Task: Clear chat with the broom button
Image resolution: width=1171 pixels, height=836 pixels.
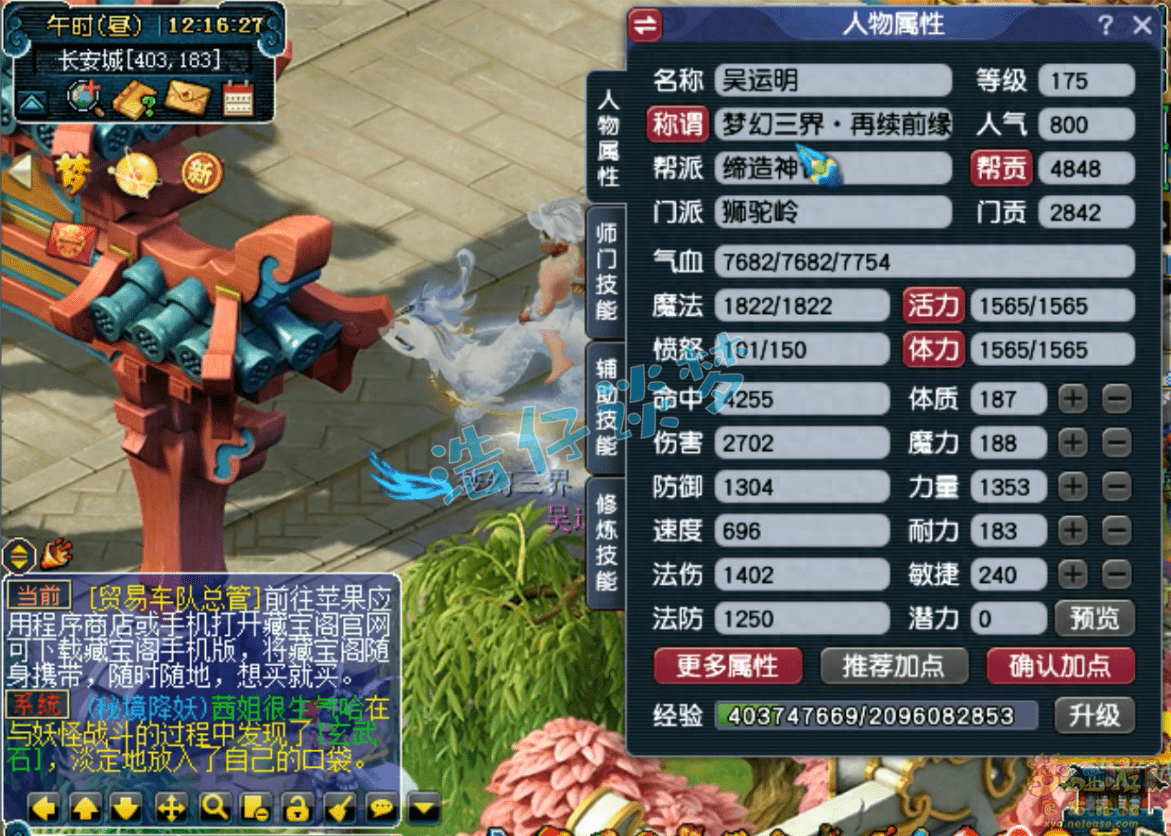Action: (339, 807)
